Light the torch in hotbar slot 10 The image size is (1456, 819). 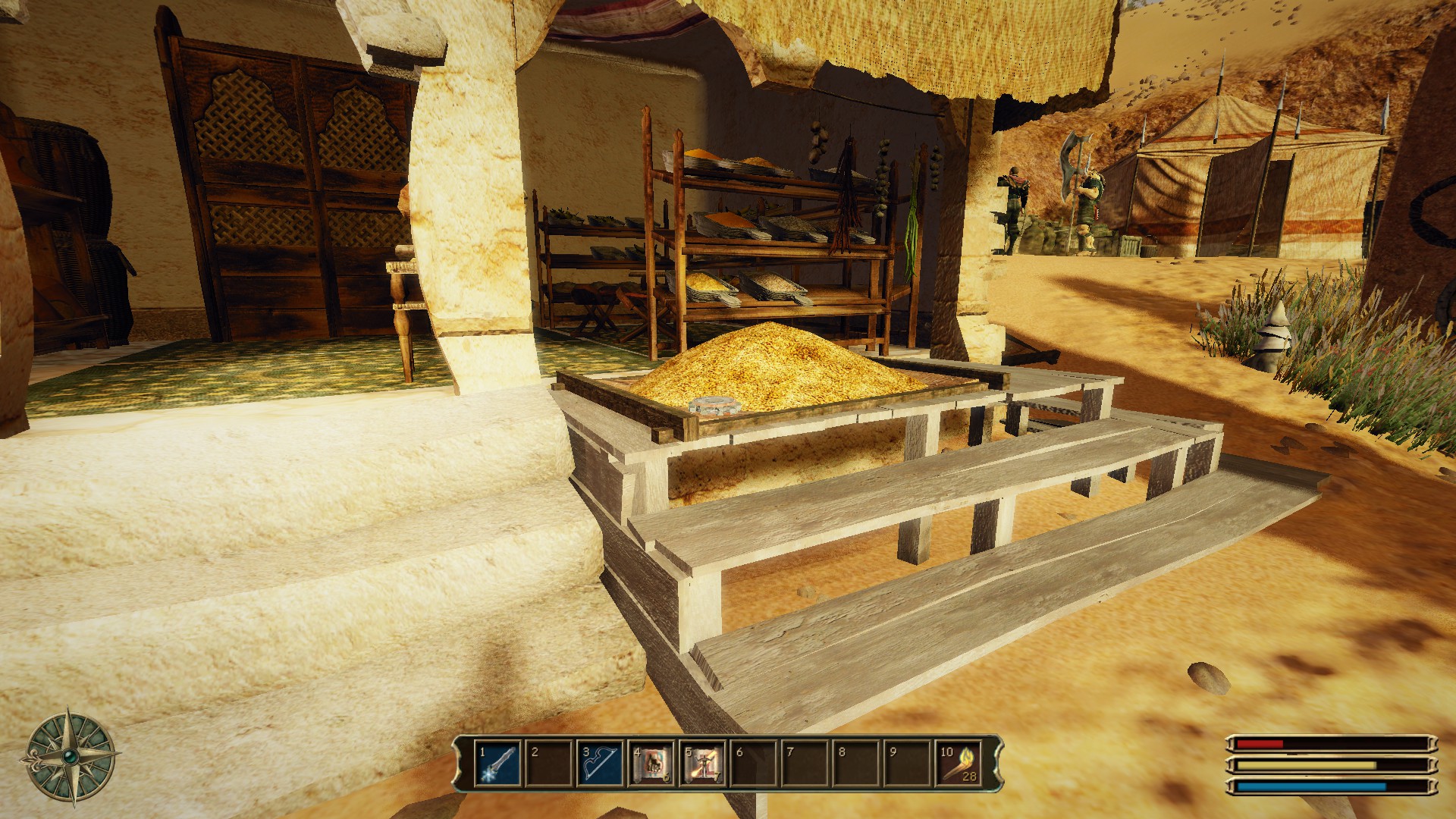(x=959, y=763)
